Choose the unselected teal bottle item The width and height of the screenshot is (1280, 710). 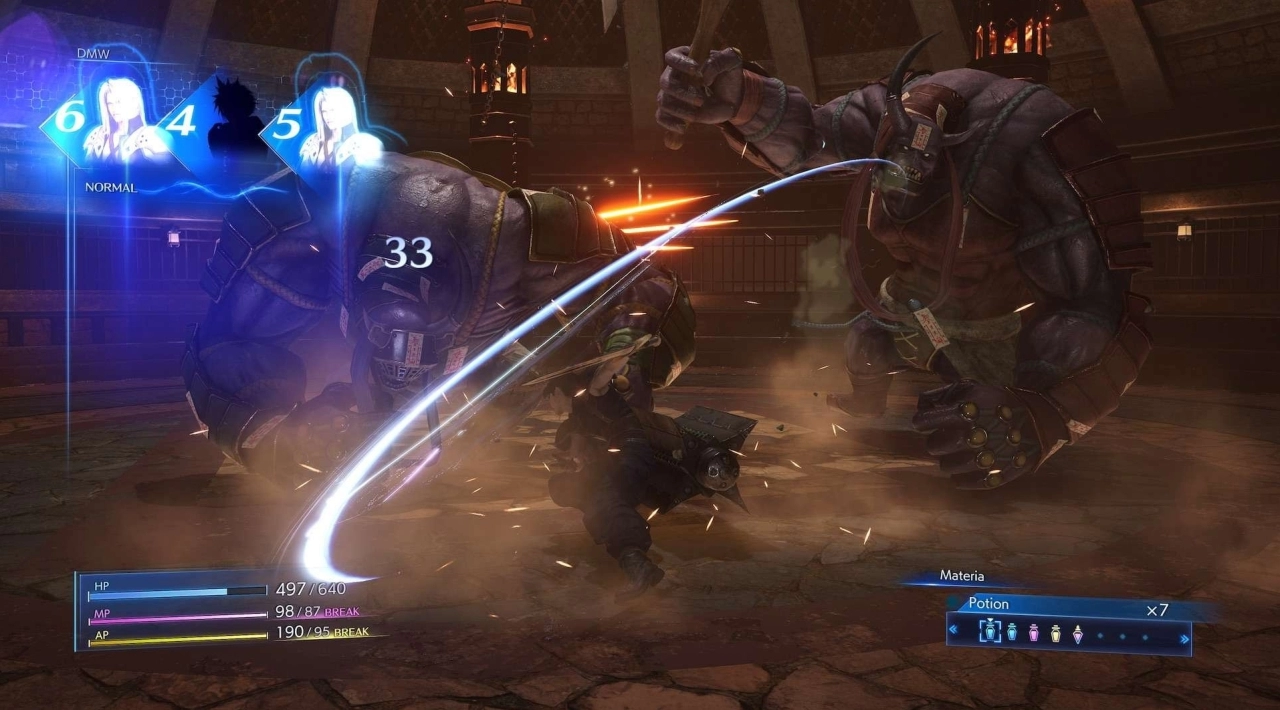coord(1011,633)
